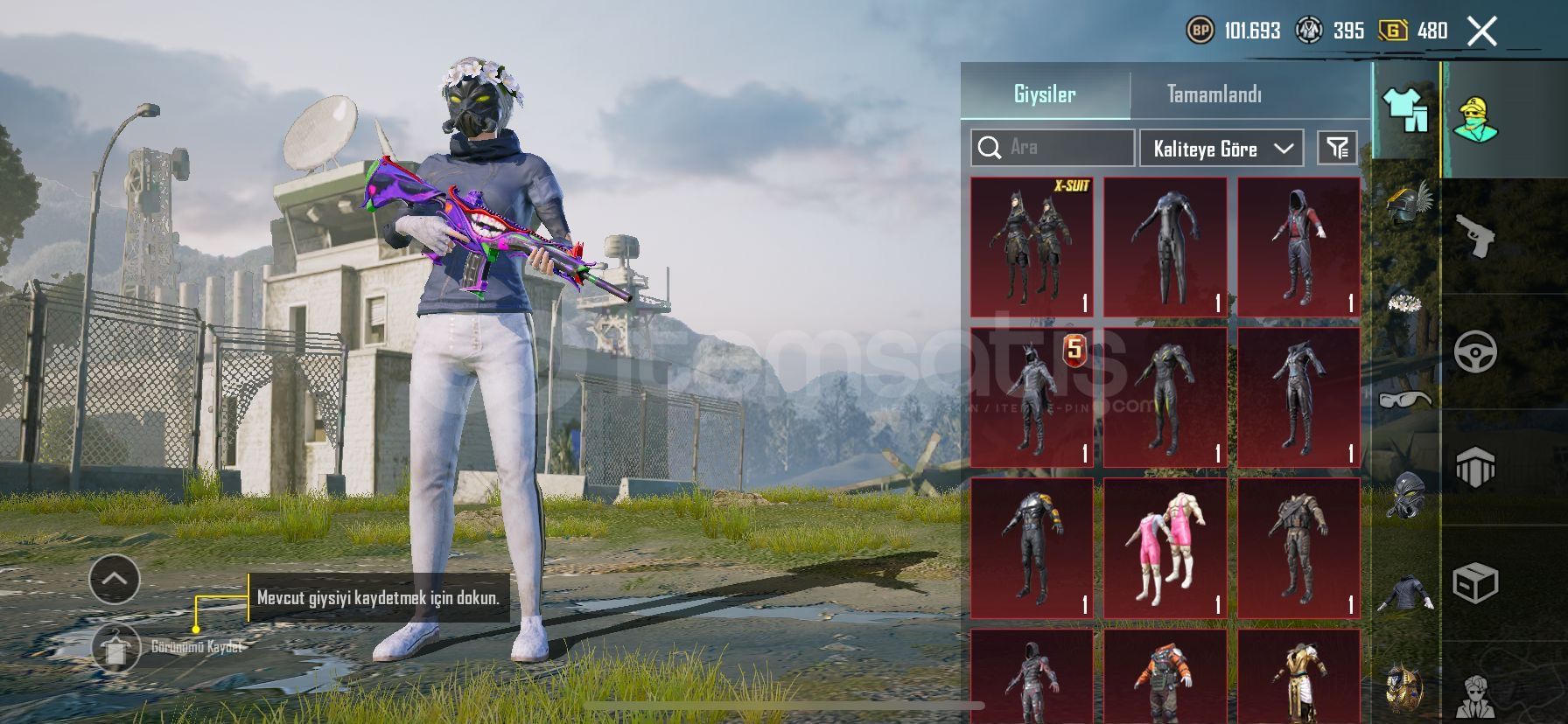Open the clothing shirt category
1568x724 pixels.
pyautogui.click(x=1405, y=112)
